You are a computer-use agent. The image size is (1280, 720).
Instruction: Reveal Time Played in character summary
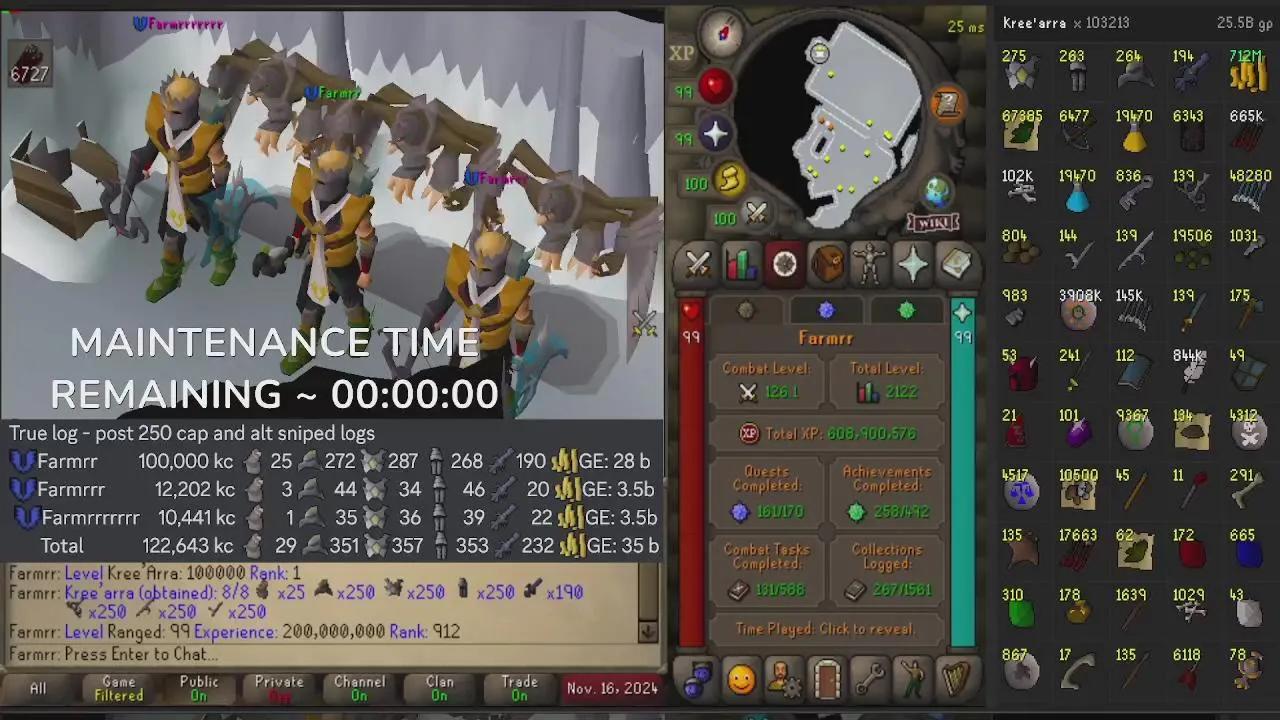click(826, 629)
